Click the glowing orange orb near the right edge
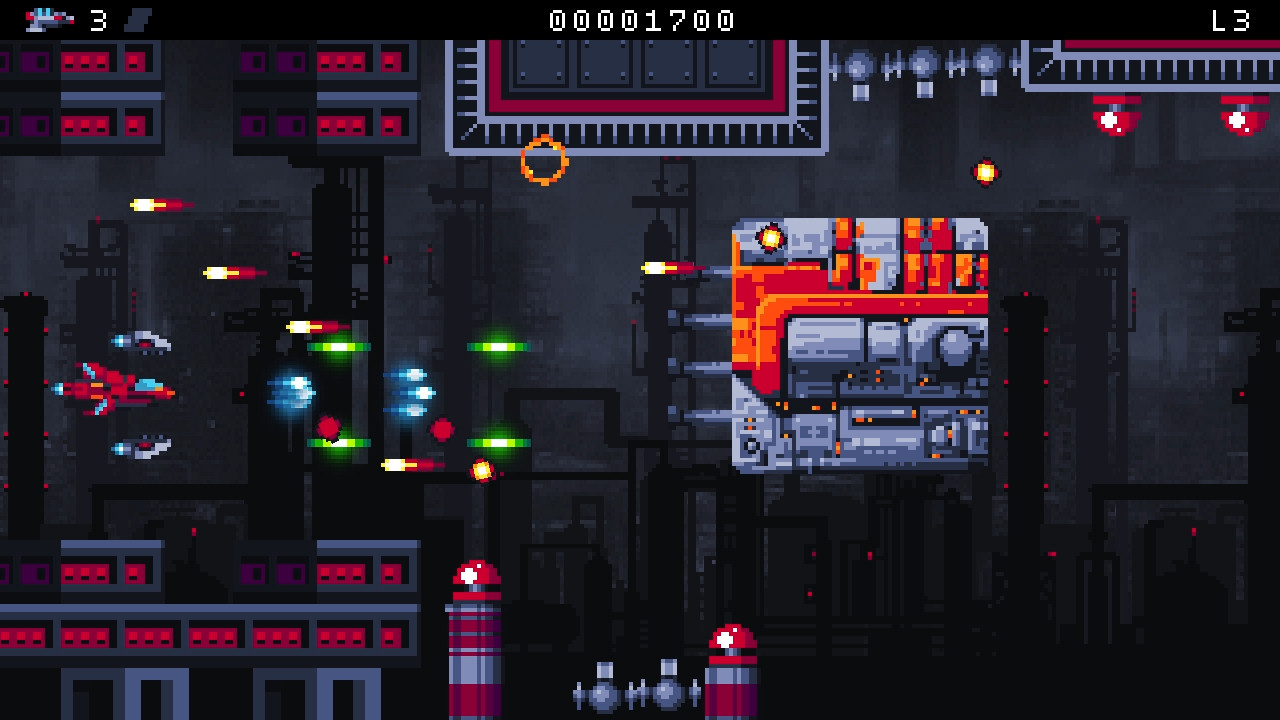This screenshot has height=720, width=1280. [985, 172]
